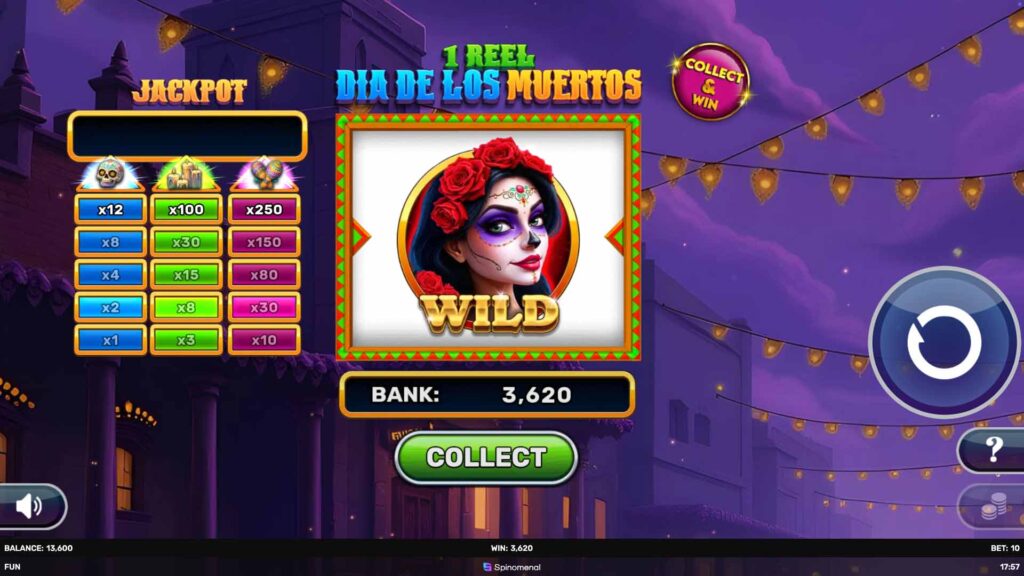Open bet settings via the coin stack button

pos(992,508)
